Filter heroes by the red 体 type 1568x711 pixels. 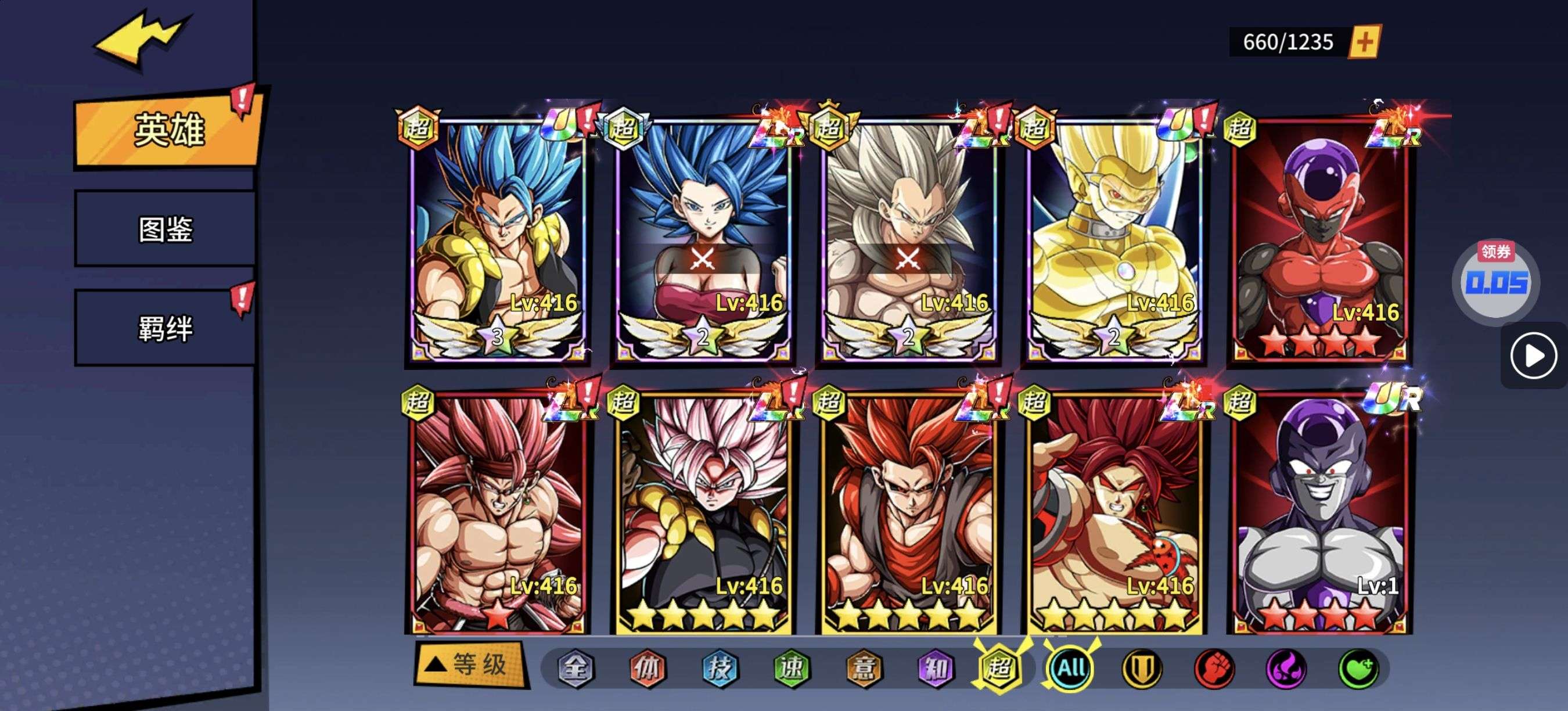point(647,669)
